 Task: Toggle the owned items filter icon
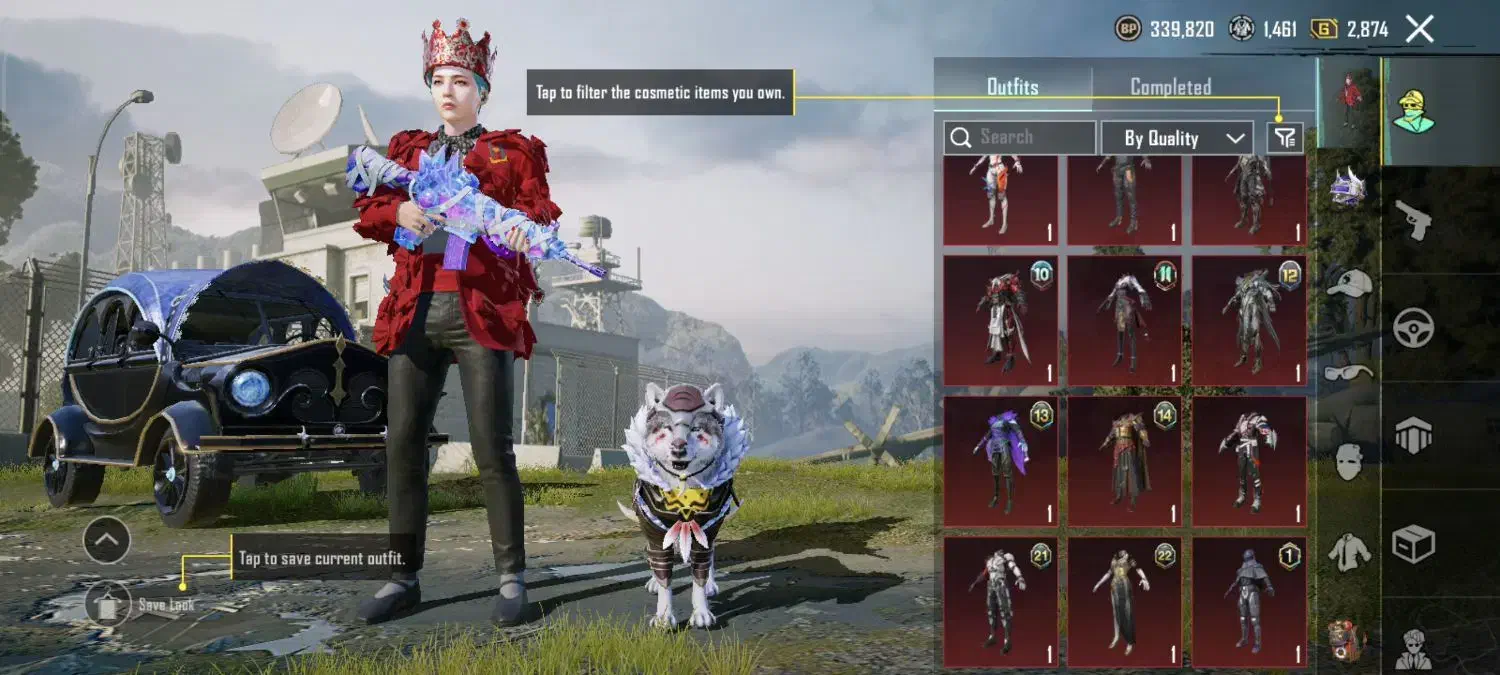[1285, 137]
